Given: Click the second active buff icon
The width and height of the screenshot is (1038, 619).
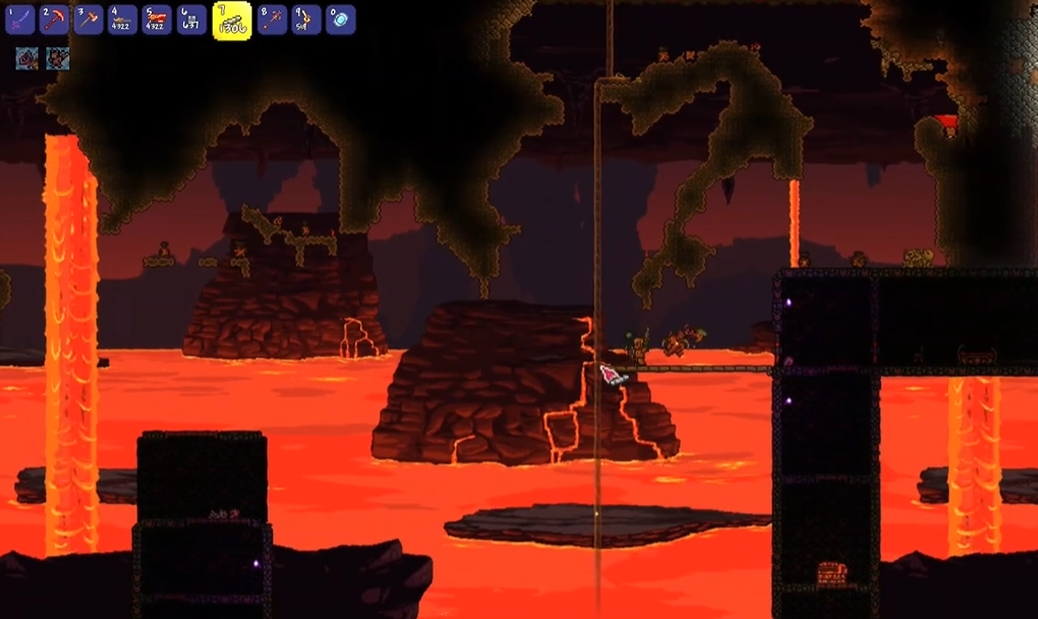Looking at the screenshot, I should click(x=57, y=59).
